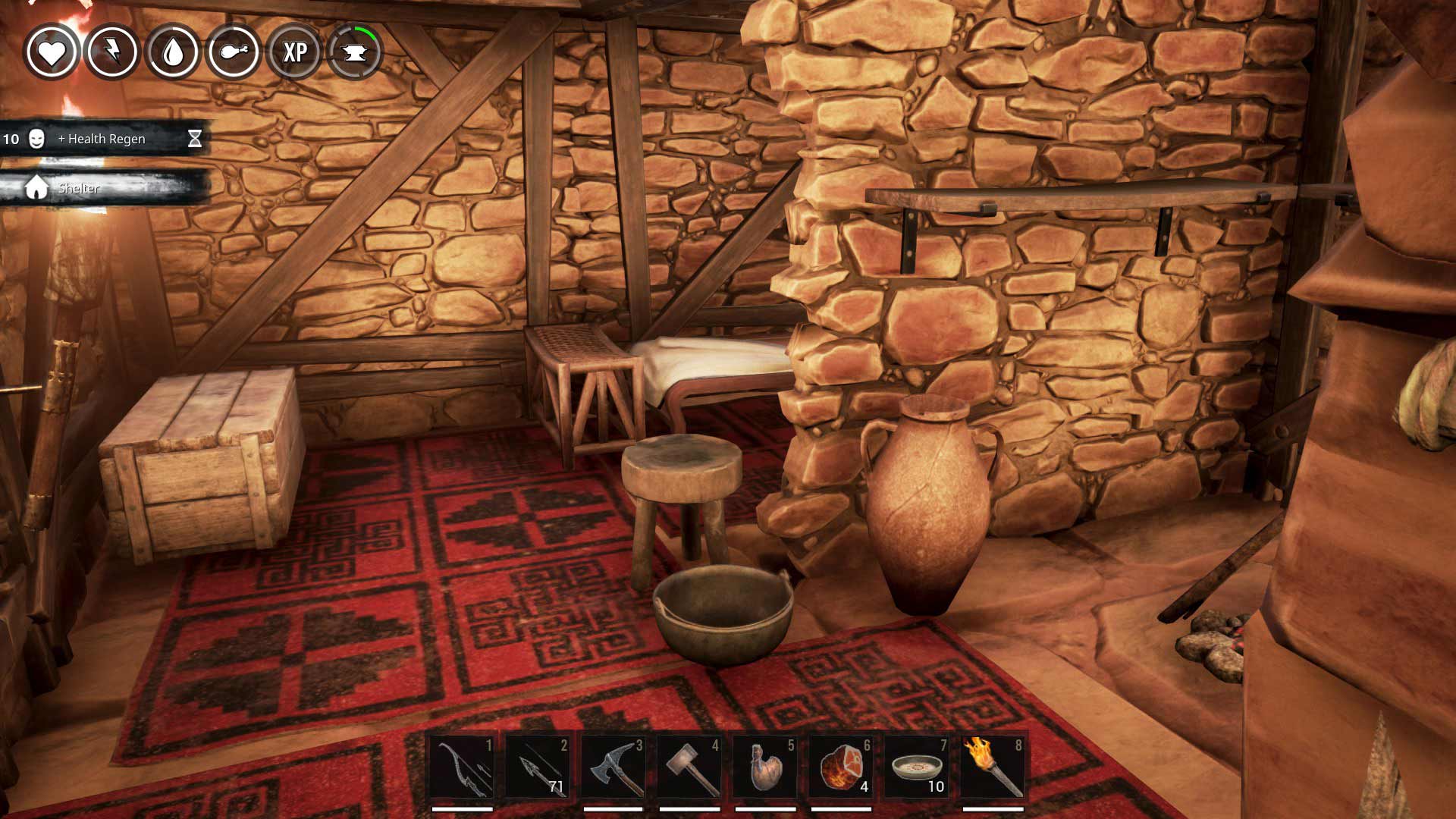This screenshot has height=819, width=1456.
Task: Open the XP progress icon
Action: tap(294, 52)
